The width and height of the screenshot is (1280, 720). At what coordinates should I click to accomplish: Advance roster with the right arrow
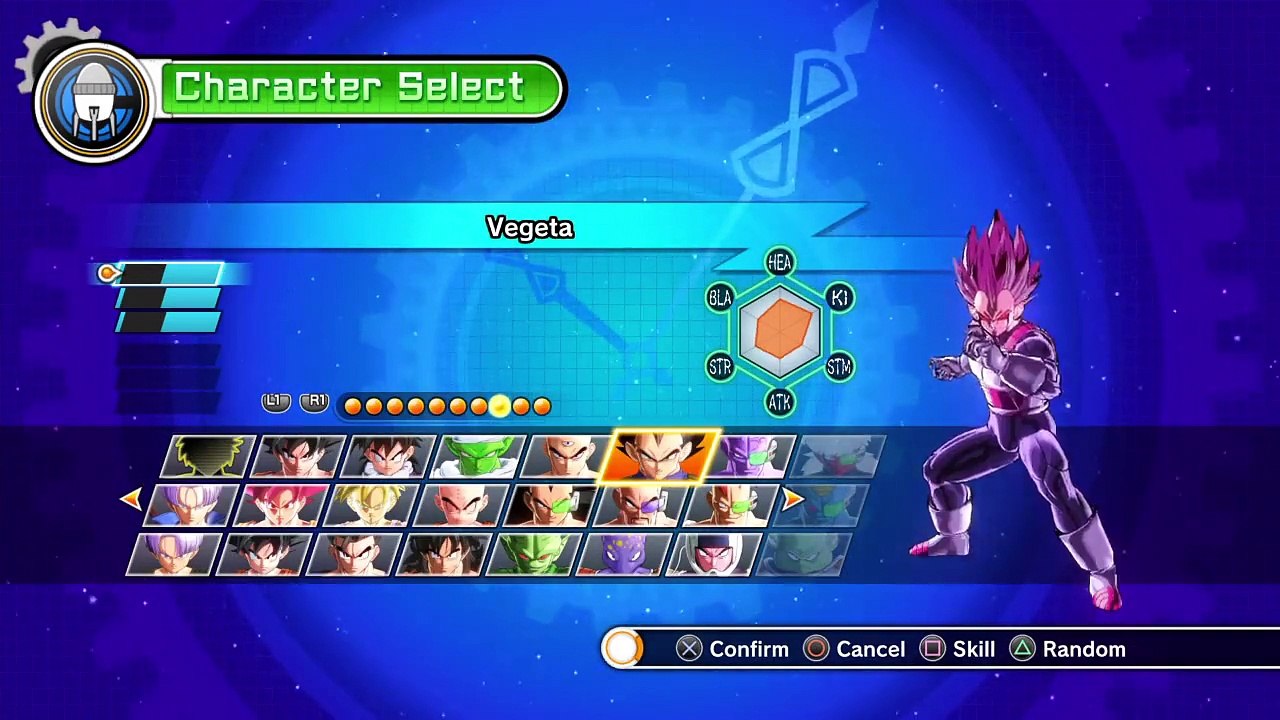[792, 498]
